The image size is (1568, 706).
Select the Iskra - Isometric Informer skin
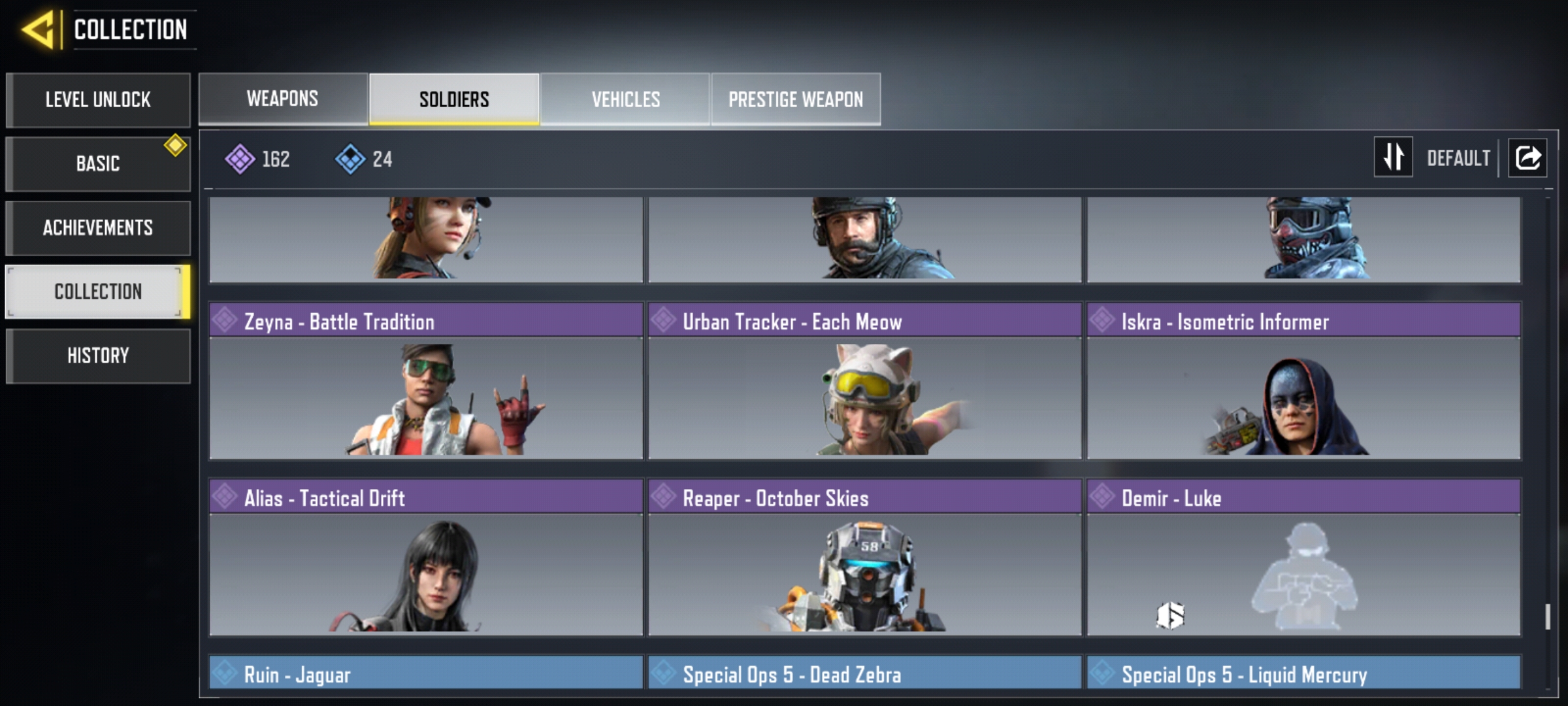[1303, 382]
